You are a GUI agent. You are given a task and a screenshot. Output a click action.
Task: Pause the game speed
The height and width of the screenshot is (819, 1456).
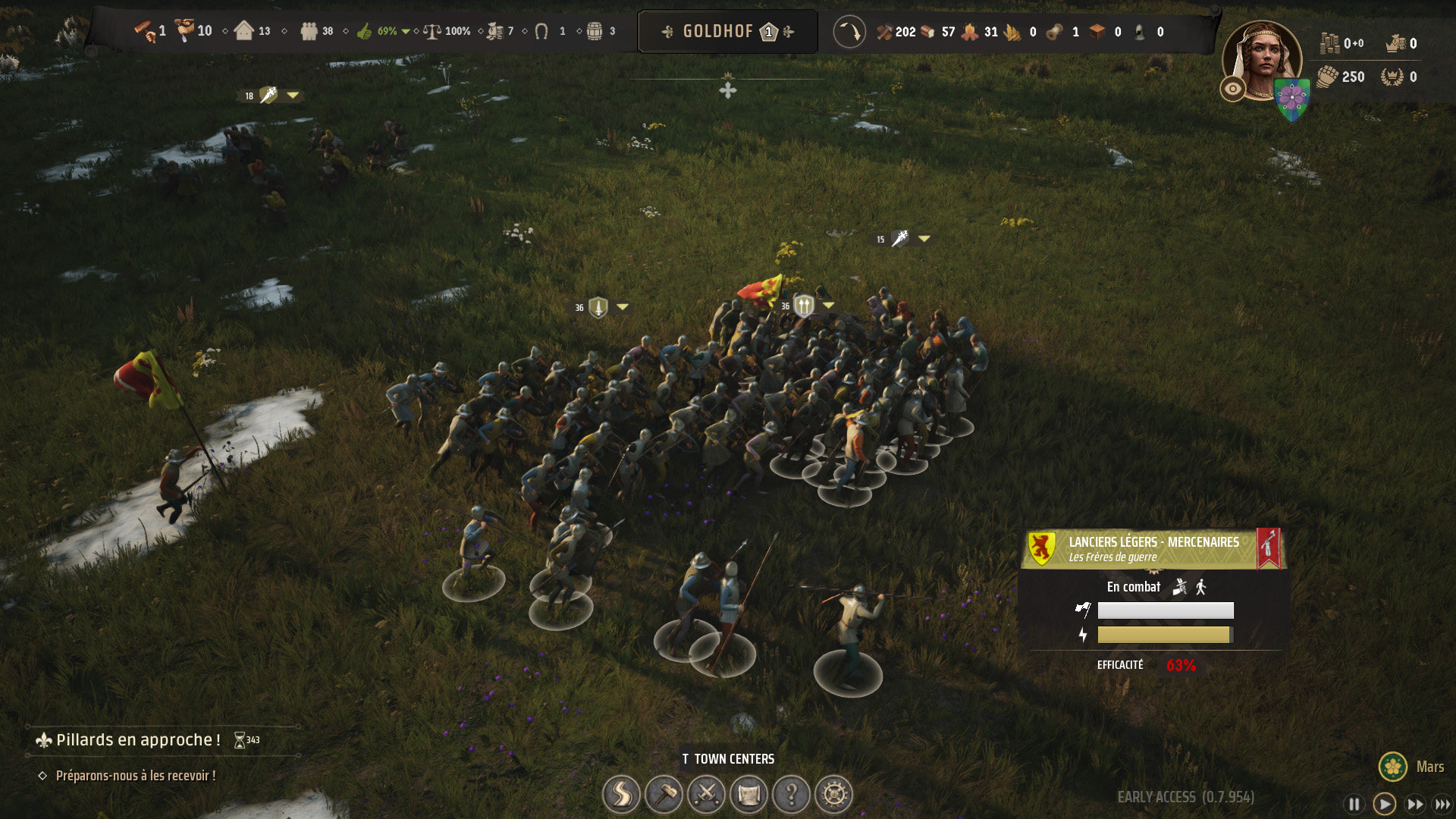pyautogui.click(x=1354, y=804)
